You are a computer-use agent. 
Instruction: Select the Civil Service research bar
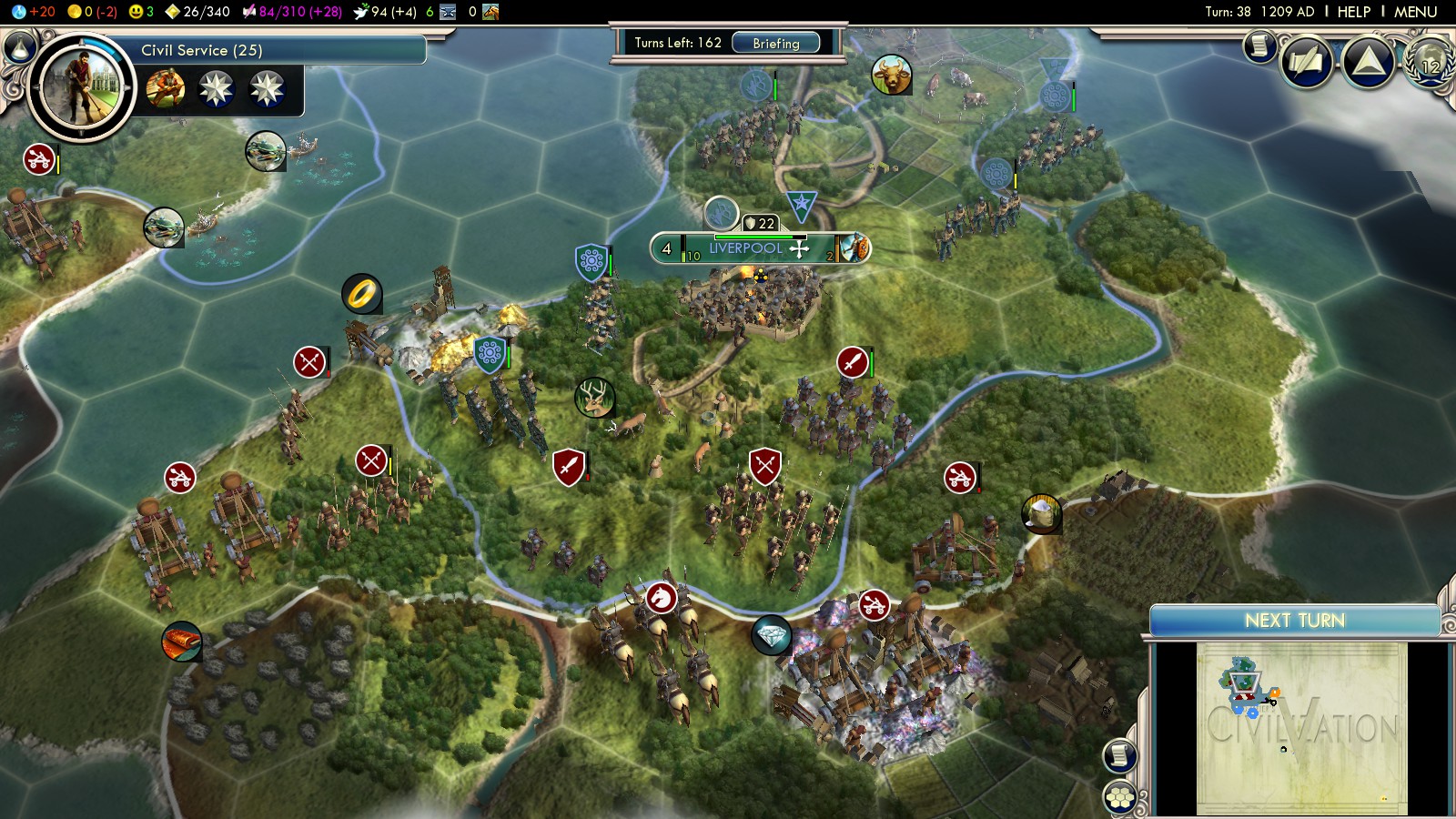(273, 51)
